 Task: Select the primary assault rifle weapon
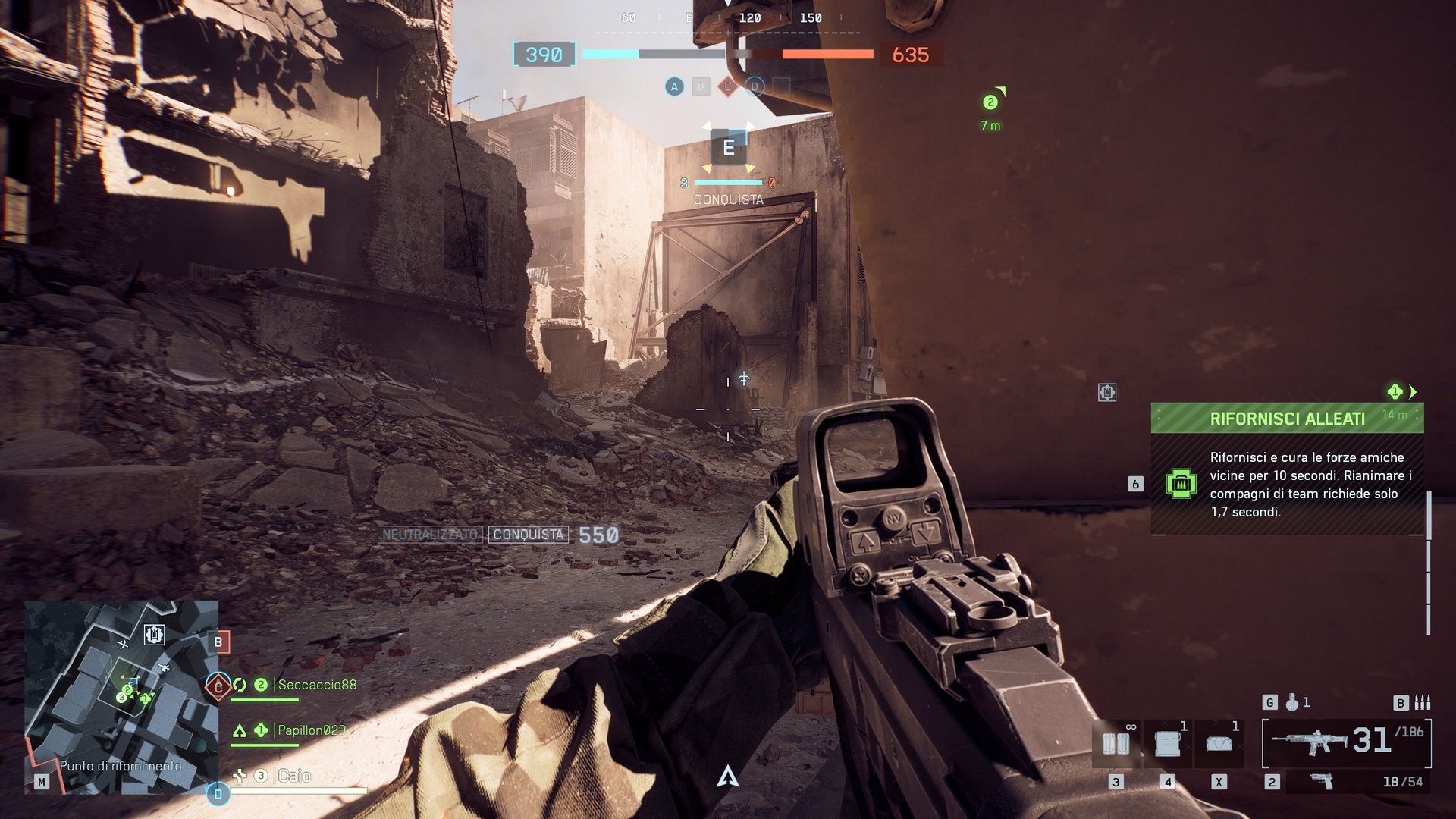pyautogui.click(x=1312, y=741)
